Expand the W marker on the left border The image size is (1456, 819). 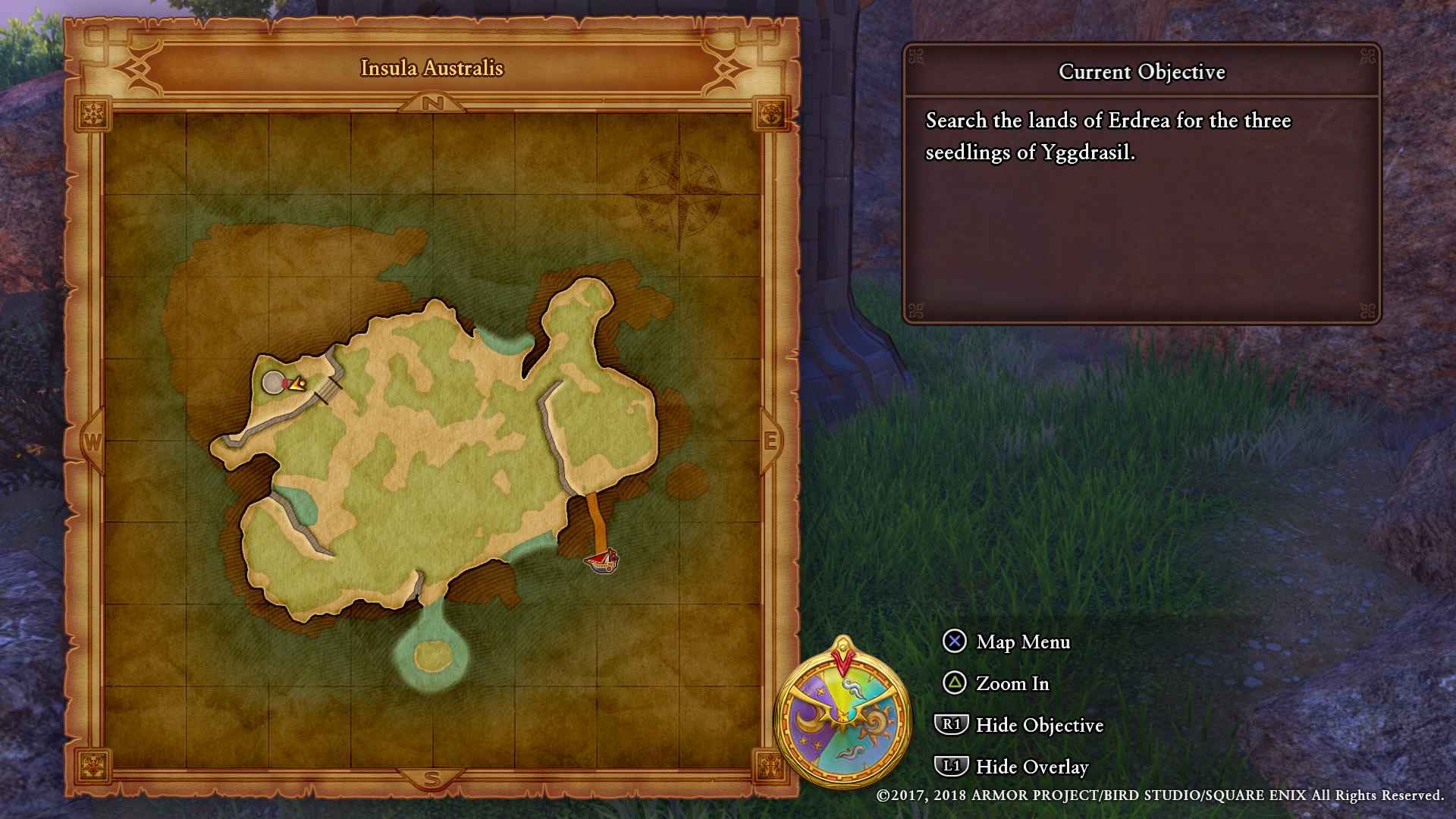tap(93, 440)
